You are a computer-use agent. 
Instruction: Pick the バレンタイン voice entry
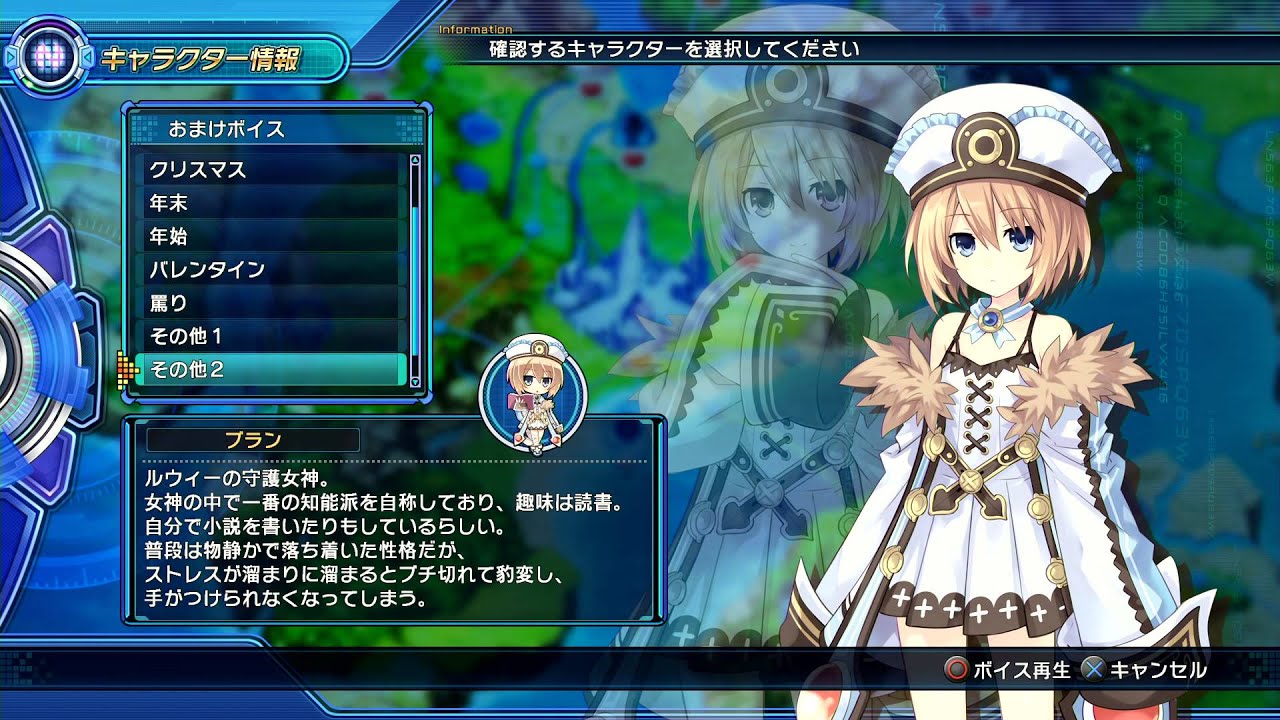tap(270, 270)
